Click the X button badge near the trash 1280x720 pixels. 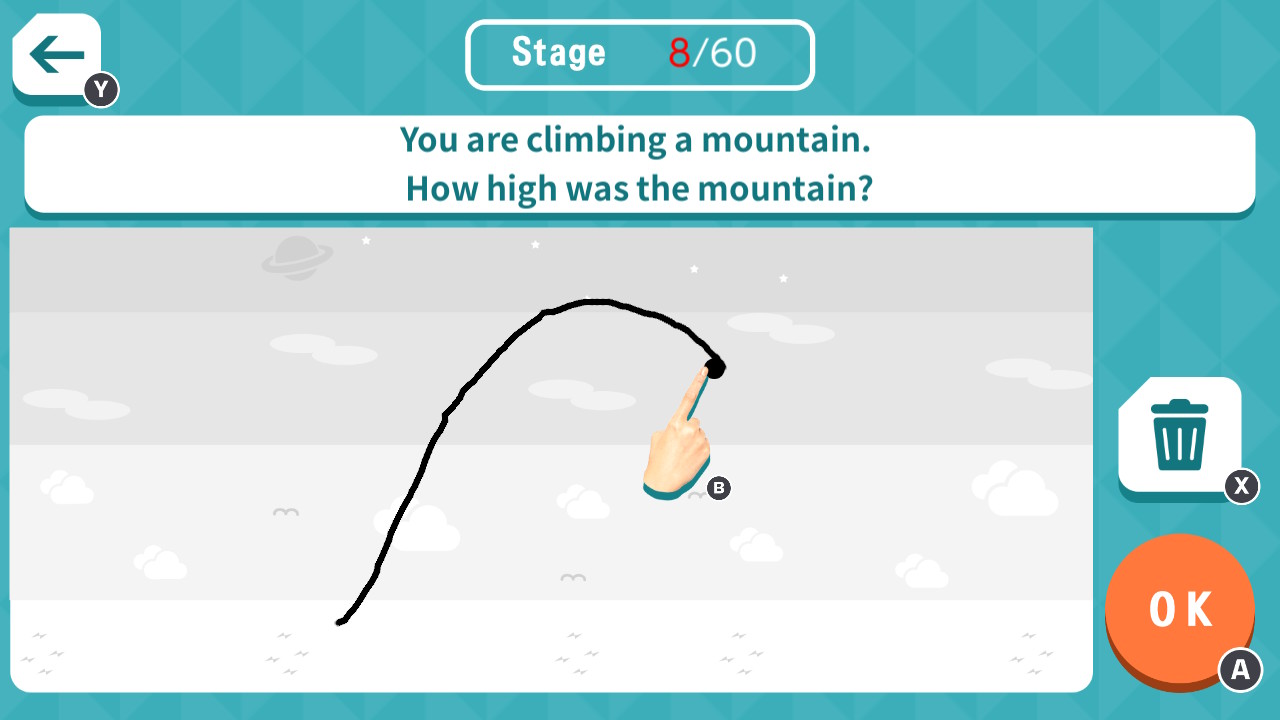pyautogui.click(x=1240, y=488)
